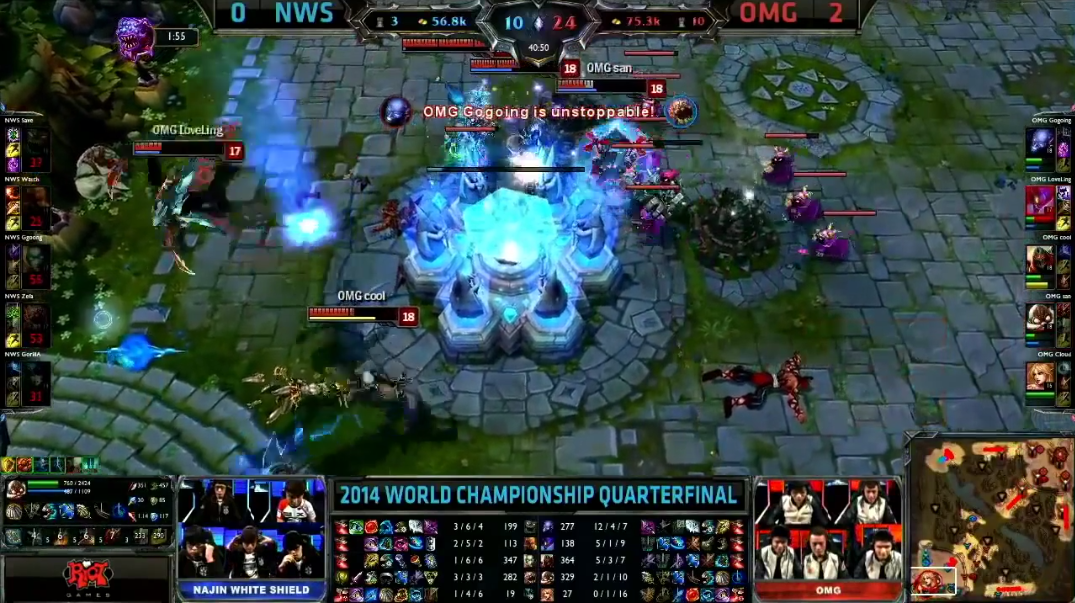Click the selected champion portrait in stats panel
This screenshot has width=1075, height=603.
click(x=17, y=489)
